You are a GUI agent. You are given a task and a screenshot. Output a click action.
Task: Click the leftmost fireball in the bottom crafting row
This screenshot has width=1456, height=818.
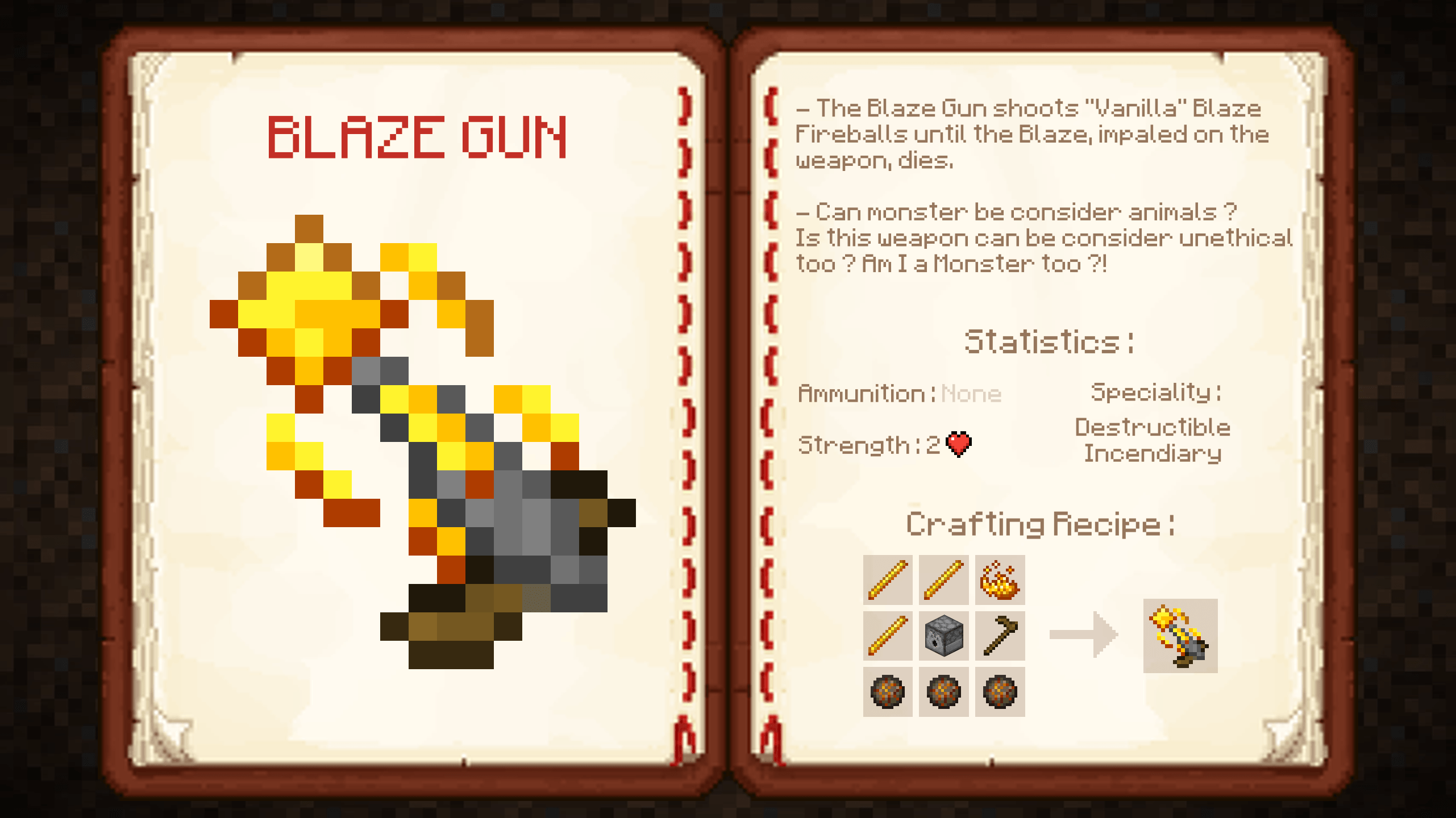[887, 692]
